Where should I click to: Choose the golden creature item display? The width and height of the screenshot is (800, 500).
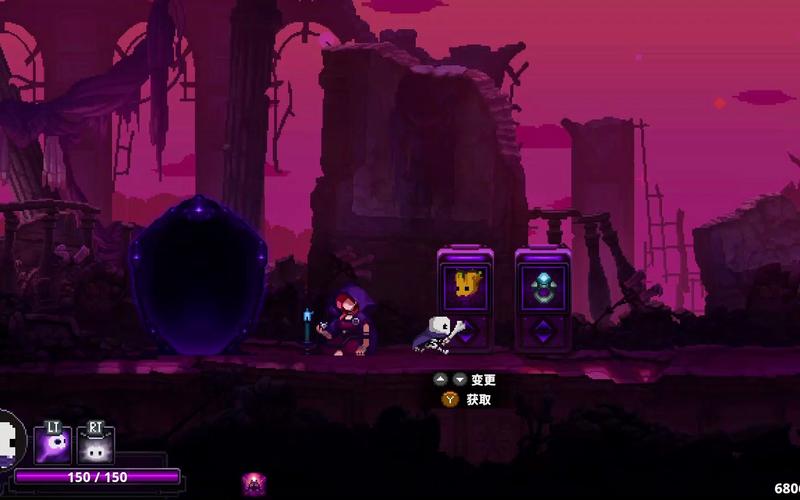pos(465,285)
